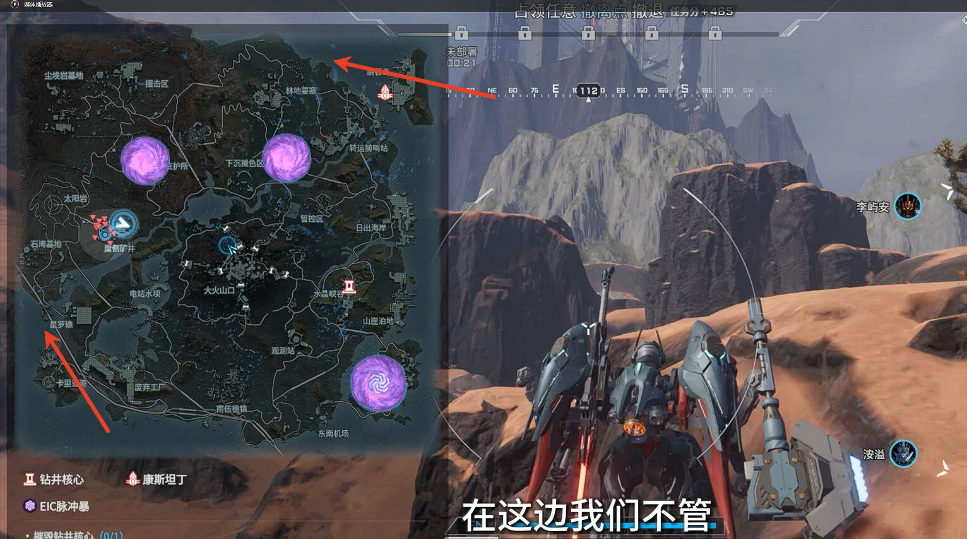Select the drilling core marker near 水晶峡谷
Viewport: 967px width, 539px height.
pos(350,287)
